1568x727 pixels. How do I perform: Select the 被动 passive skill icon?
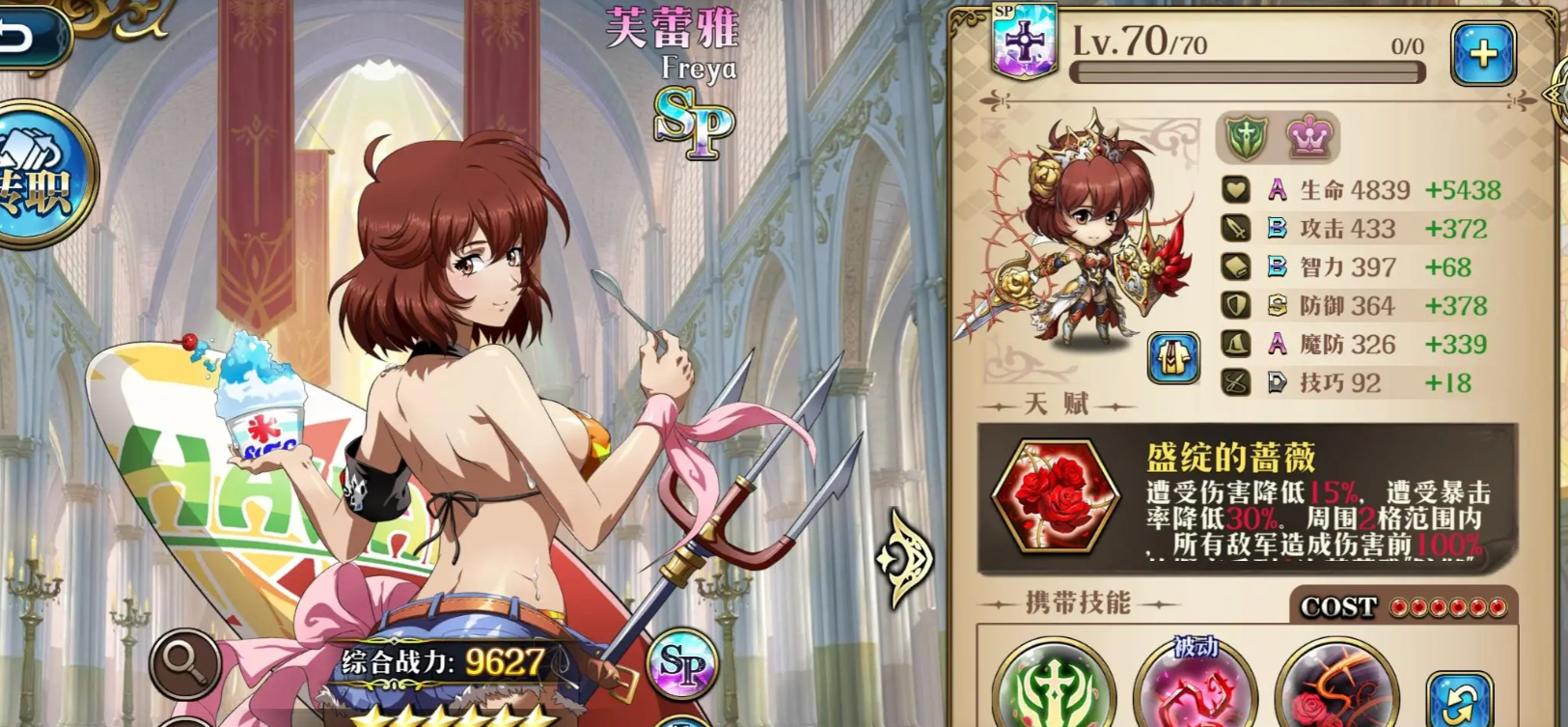pyautogui.click(x=1195, y=687)
